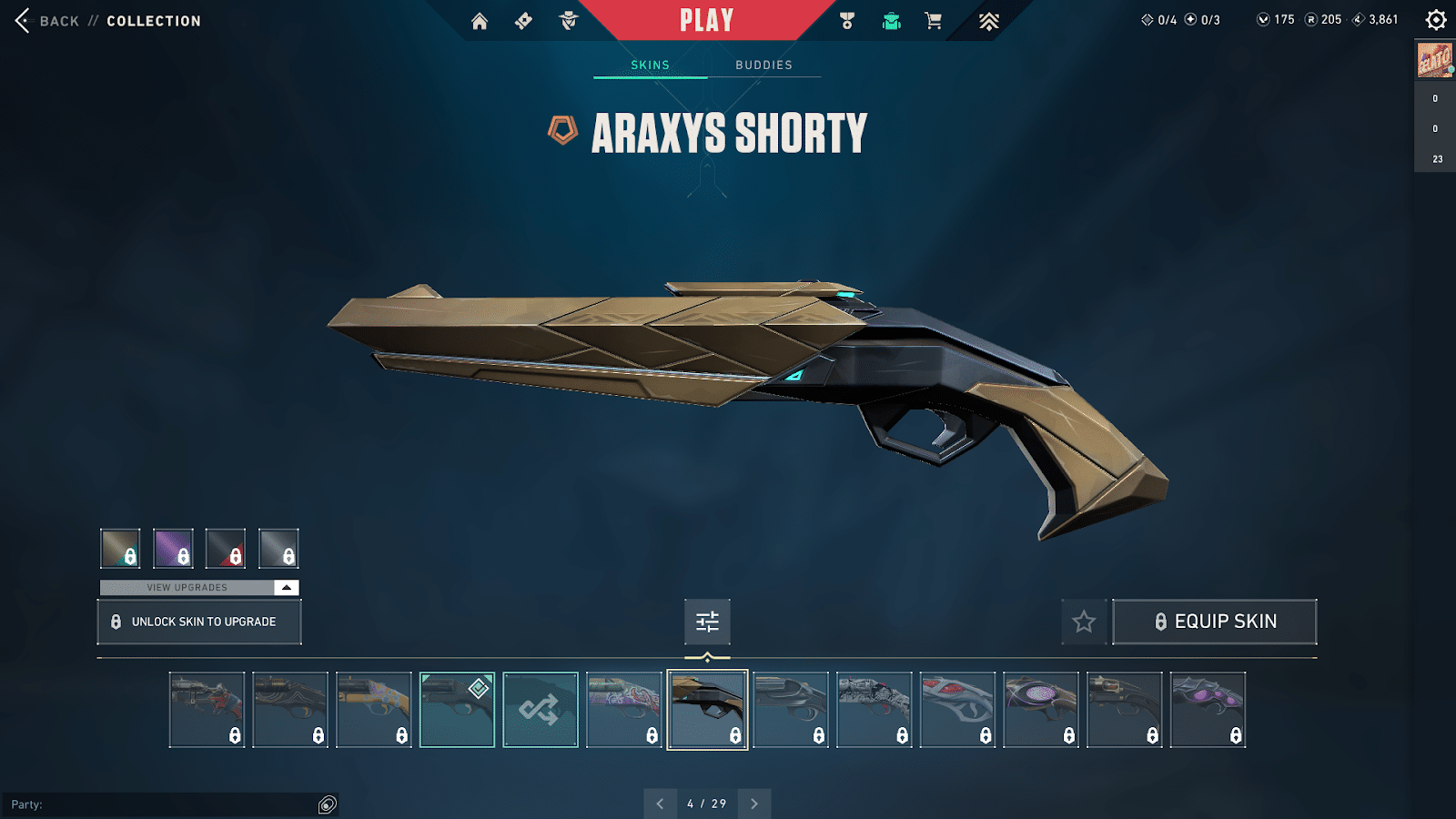Click the social icon in the Party bar
Viewport: 1456px width, 819px height.
click(x=326, y=804)
